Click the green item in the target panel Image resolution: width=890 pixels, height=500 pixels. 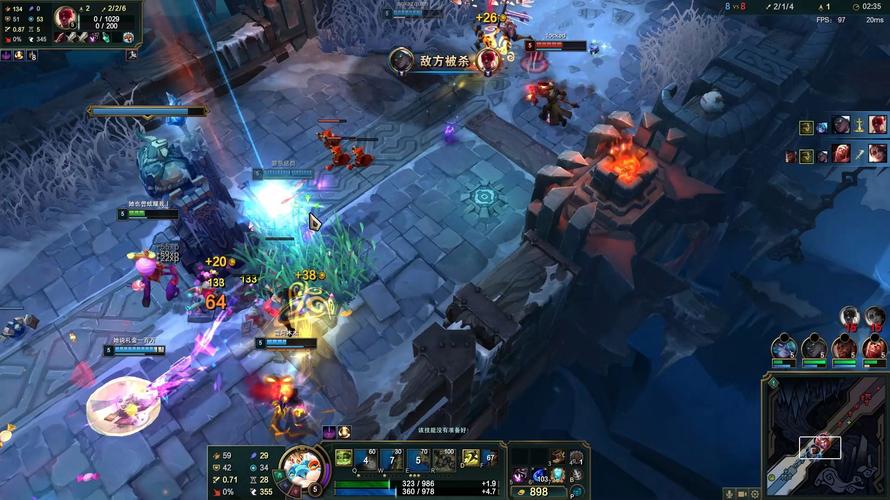click(x=106, y=38)
